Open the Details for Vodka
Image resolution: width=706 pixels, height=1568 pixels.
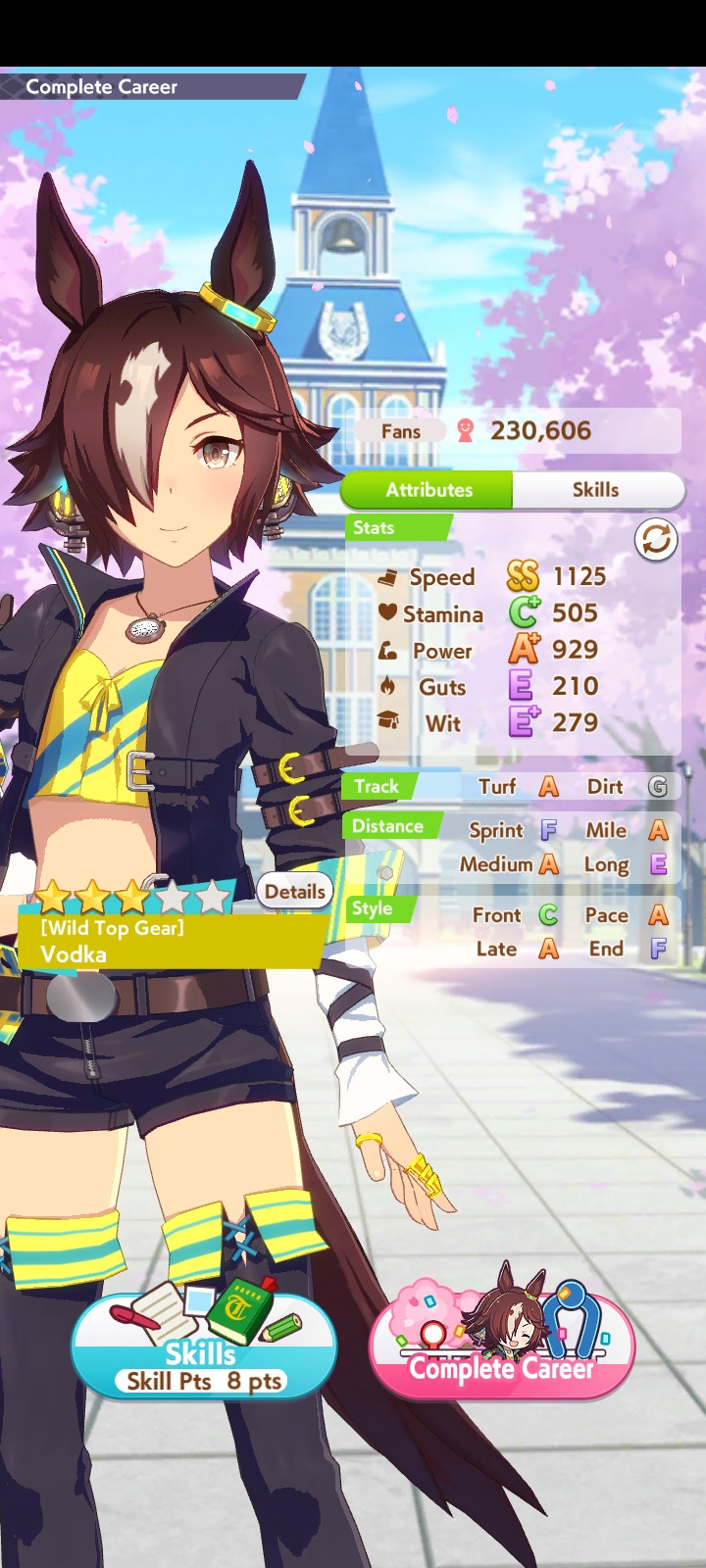pos(294,892)
